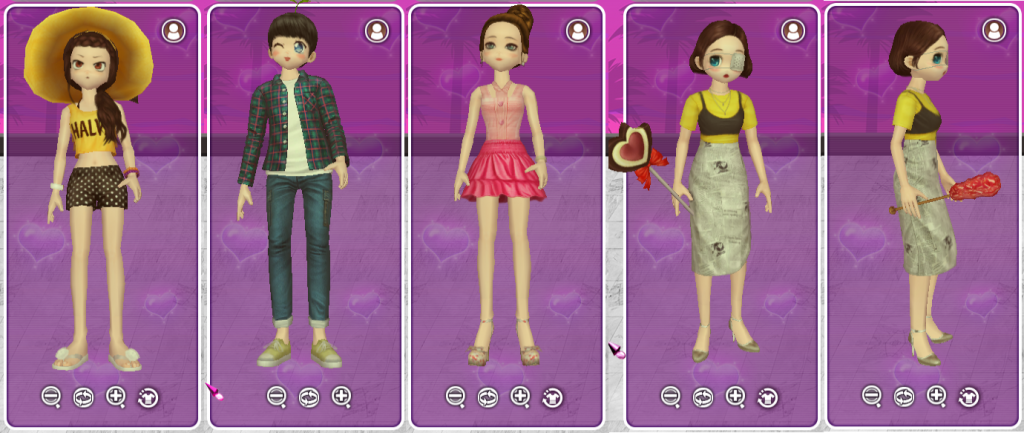
Task: Reset outfit on the pink-skirt girl's panel
Action: coord(552,396)
